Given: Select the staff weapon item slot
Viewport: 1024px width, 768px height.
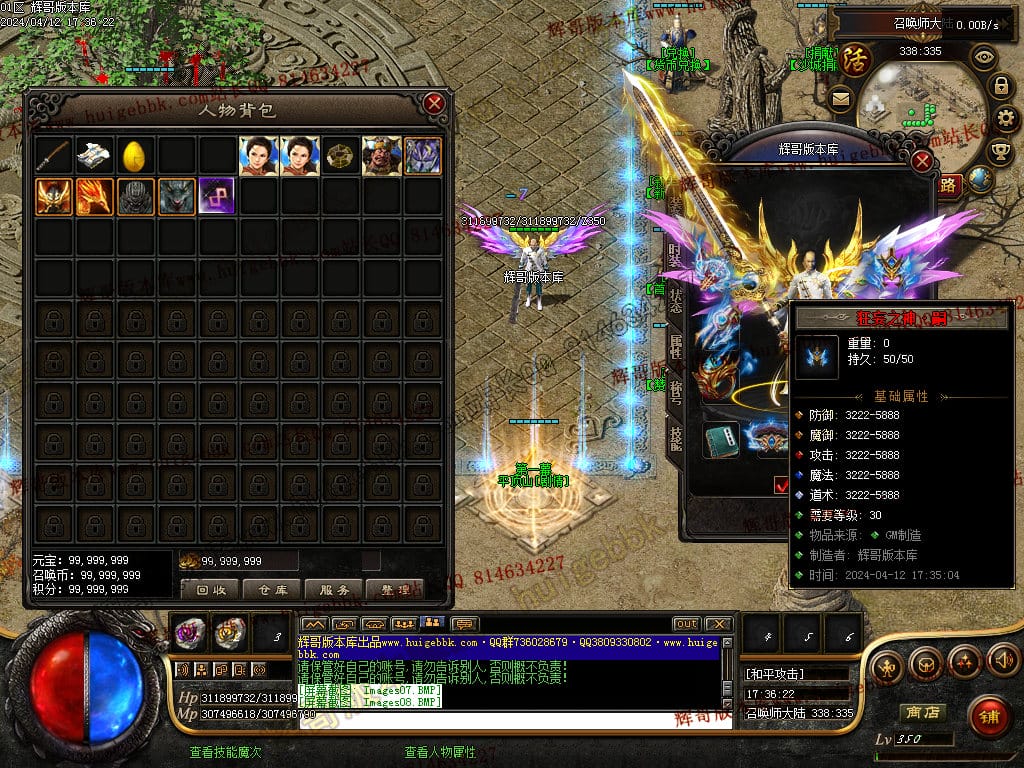Looking at the screenshot, I should click(x=52, y=156).
